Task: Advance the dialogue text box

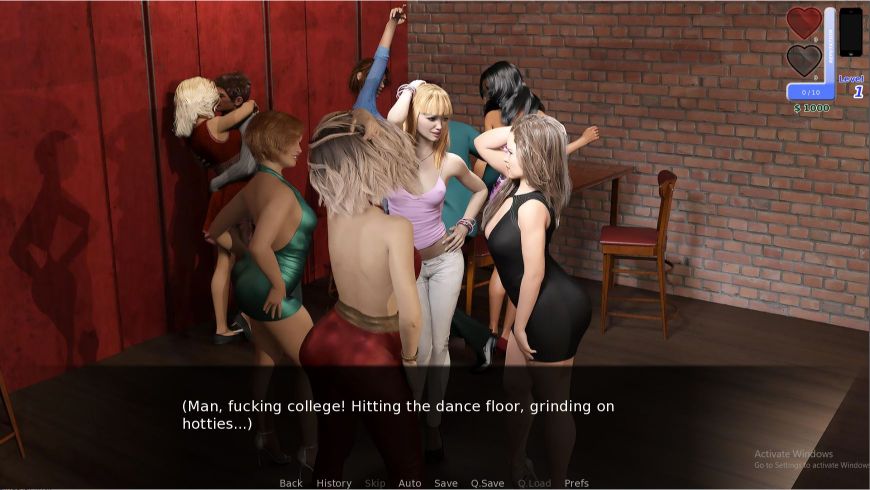Action: pyautogui.click(x=435, y=416)
